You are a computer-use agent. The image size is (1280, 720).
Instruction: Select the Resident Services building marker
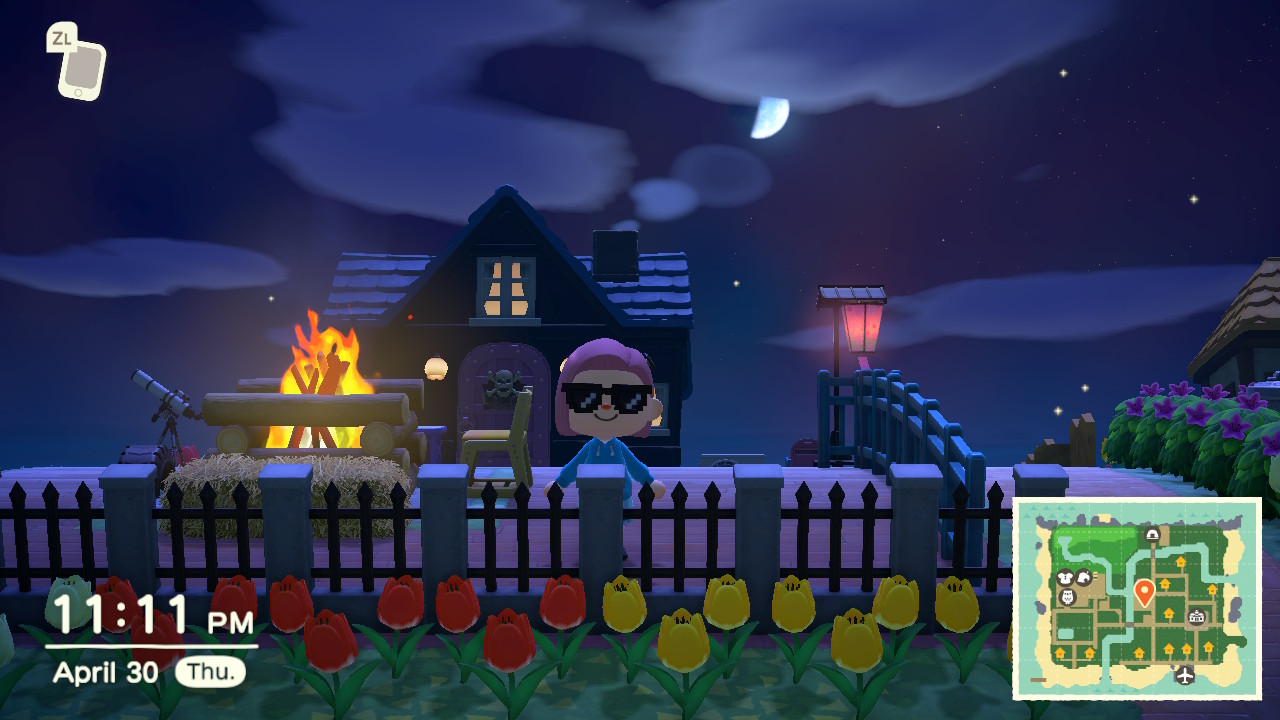tap(1196, 618)
